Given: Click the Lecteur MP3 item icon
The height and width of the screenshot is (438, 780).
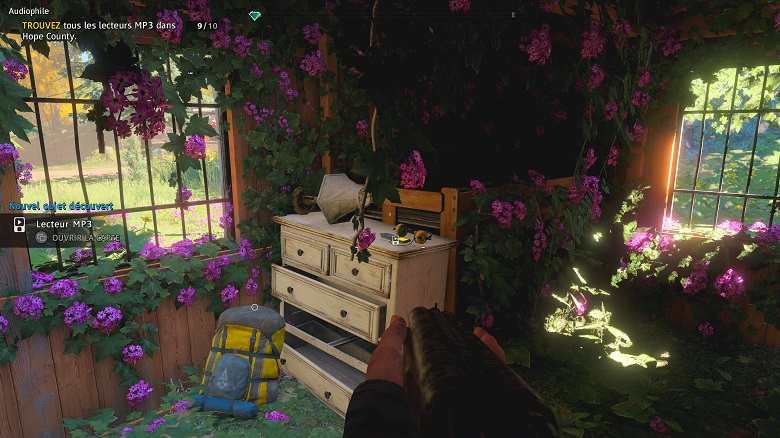Looking at the screenshot, I should pos(19,225).
